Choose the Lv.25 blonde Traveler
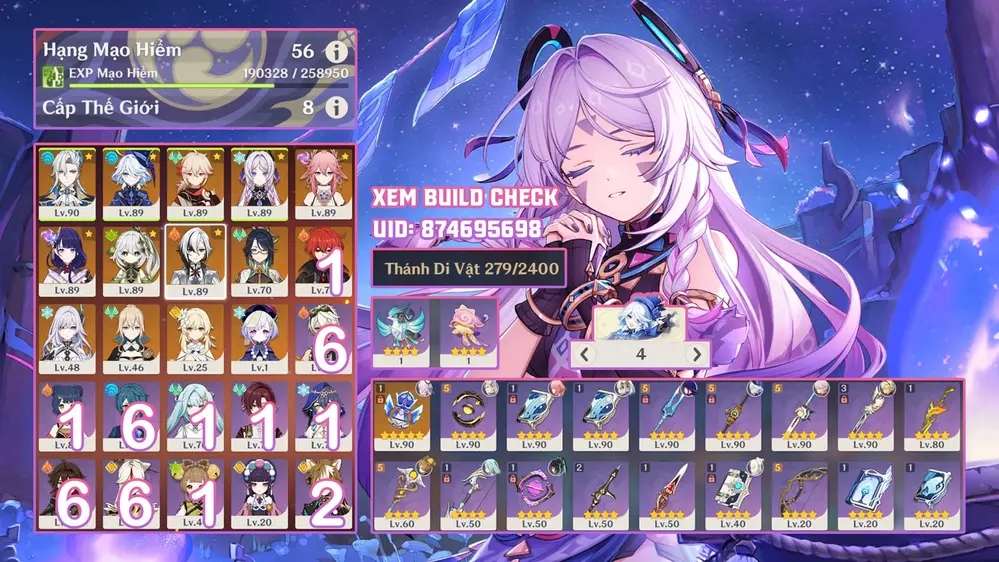The image size is (999, 562). pos(195,337)
